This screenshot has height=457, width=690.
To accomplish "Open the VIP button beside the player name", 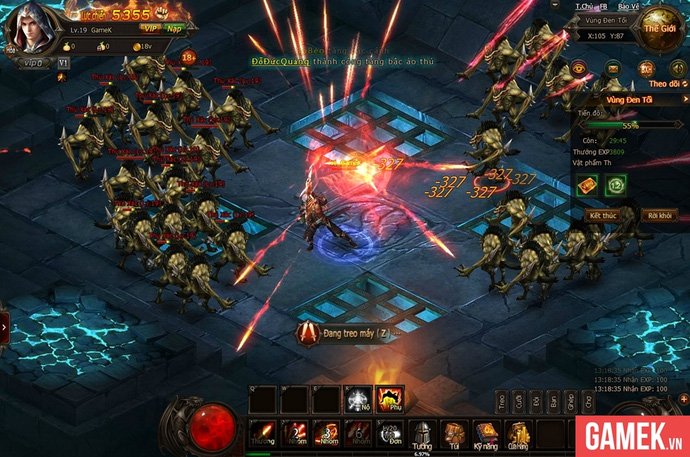I will 36,62.
